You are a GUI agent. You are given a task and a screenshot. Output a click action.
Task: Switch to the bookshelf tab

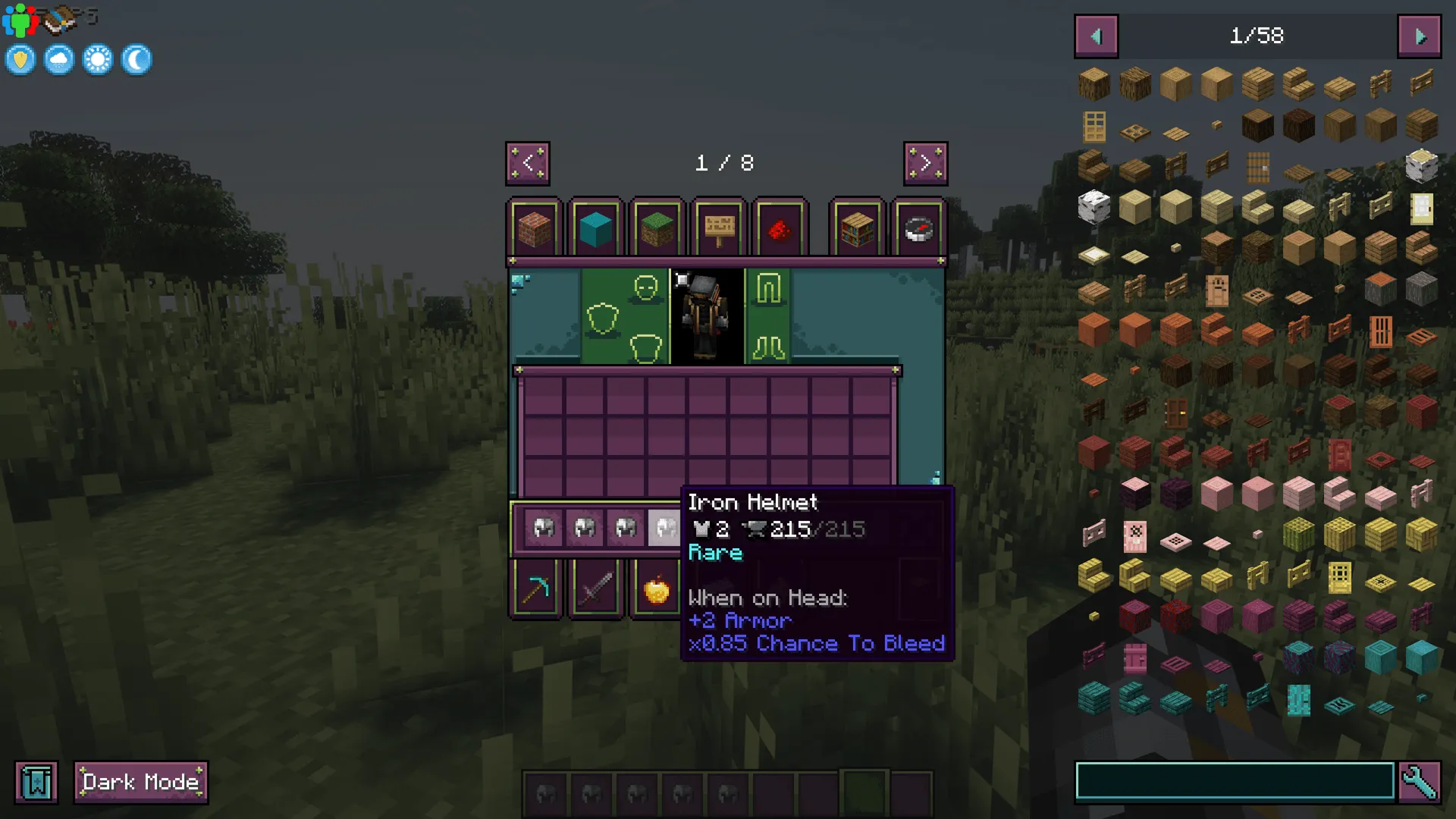[857, 230]
